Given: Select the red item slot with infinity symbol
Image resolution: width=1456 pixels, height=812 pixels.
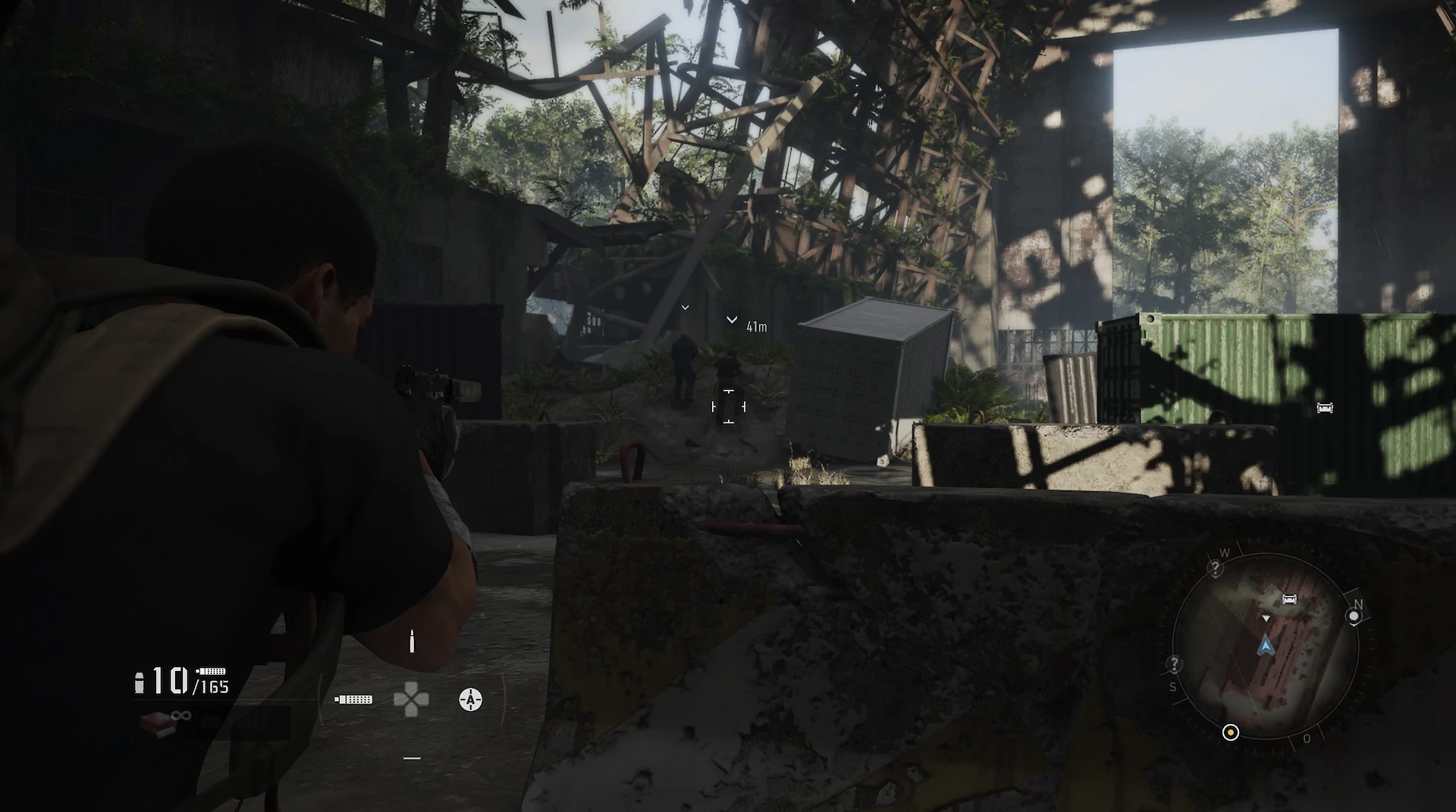Looking at the screenshot, I should tap(159, 723).
